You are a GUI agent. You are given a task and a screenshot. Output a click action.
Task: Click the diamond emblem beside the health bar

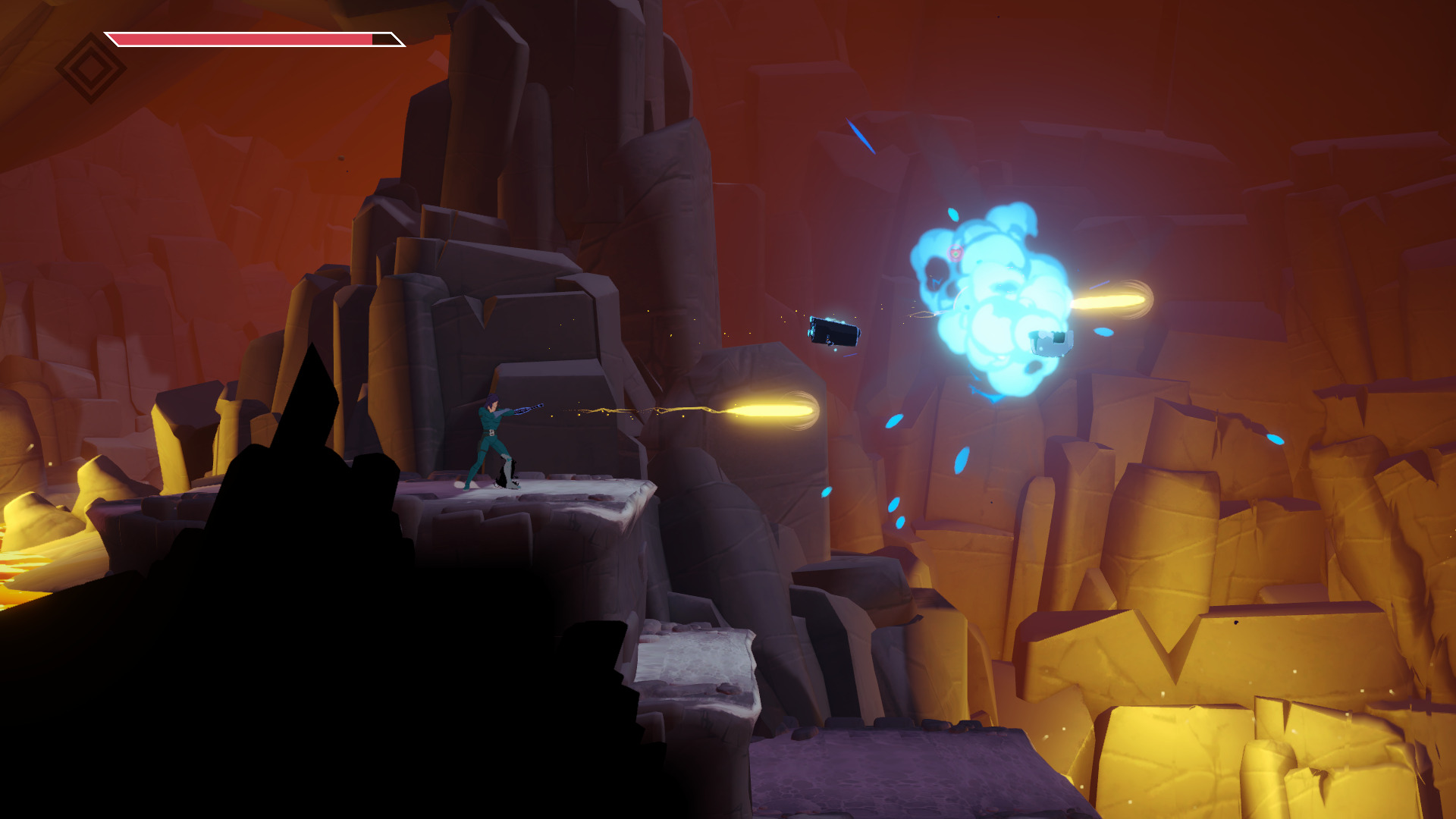[x=91, y=68]
